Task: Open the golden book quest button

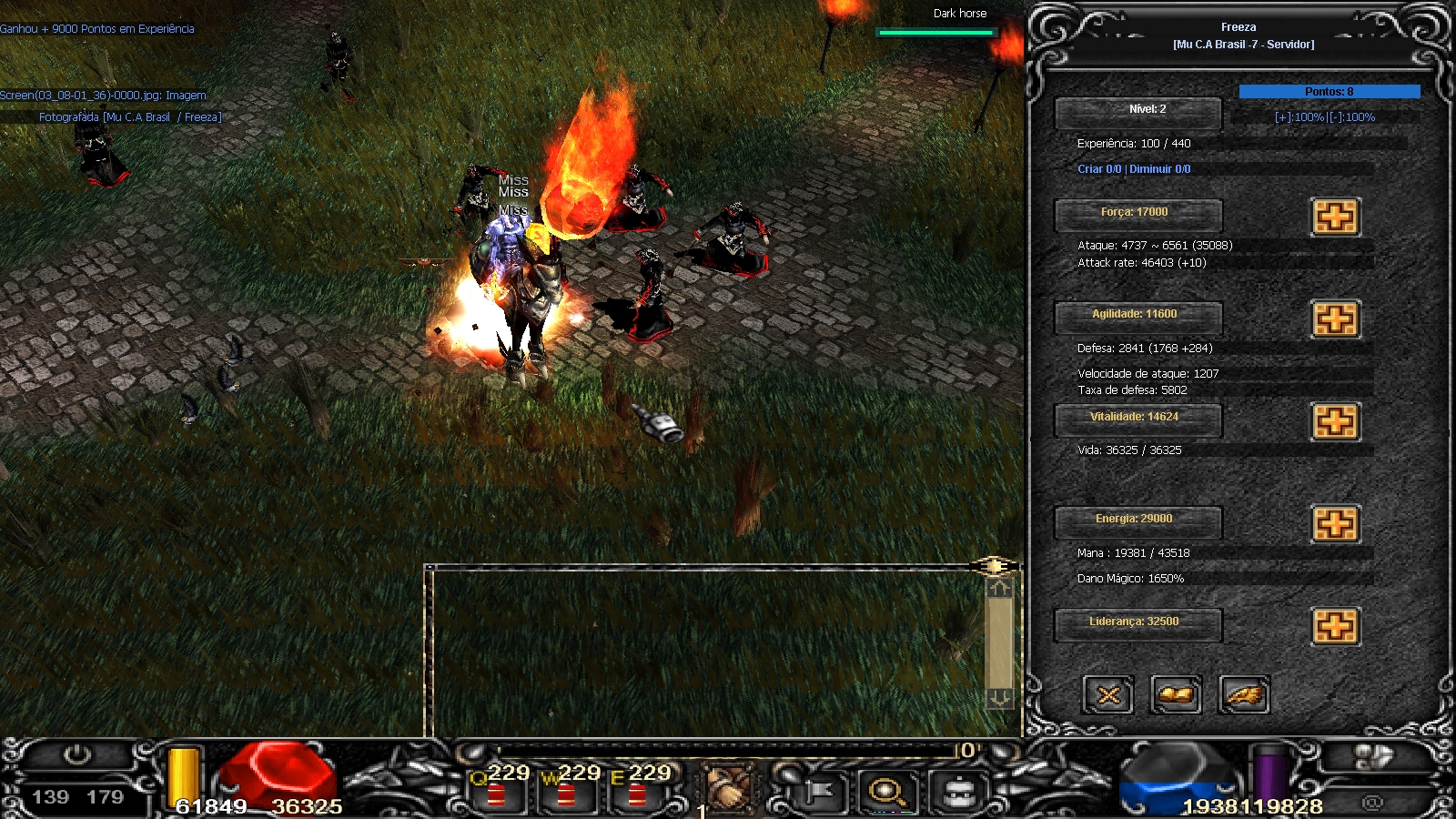Action: (1176, 695)
